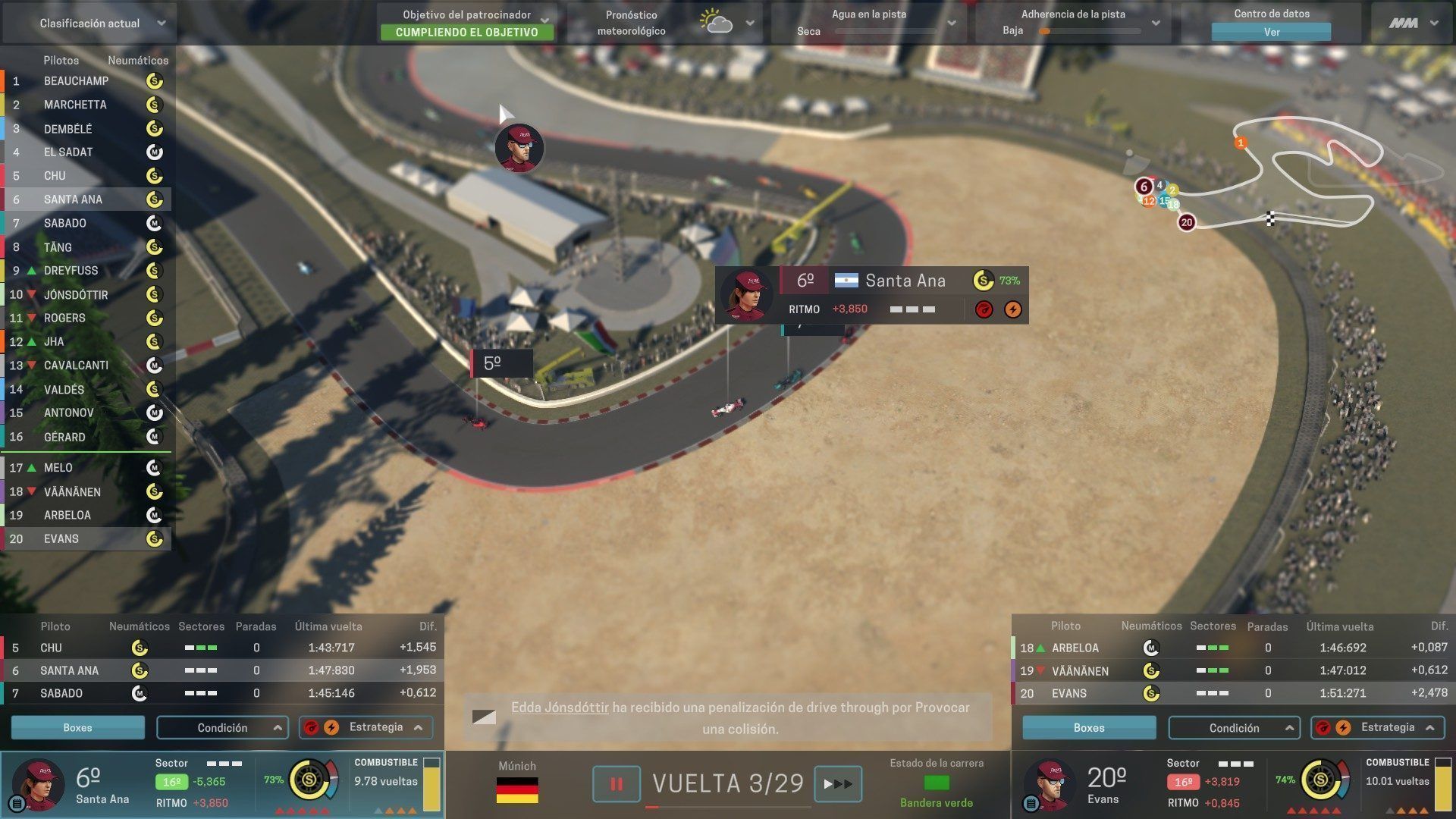1456x819 pixels.
Task: Open the Edda Jónsdóttir link in message
Action: coord(560,708)
